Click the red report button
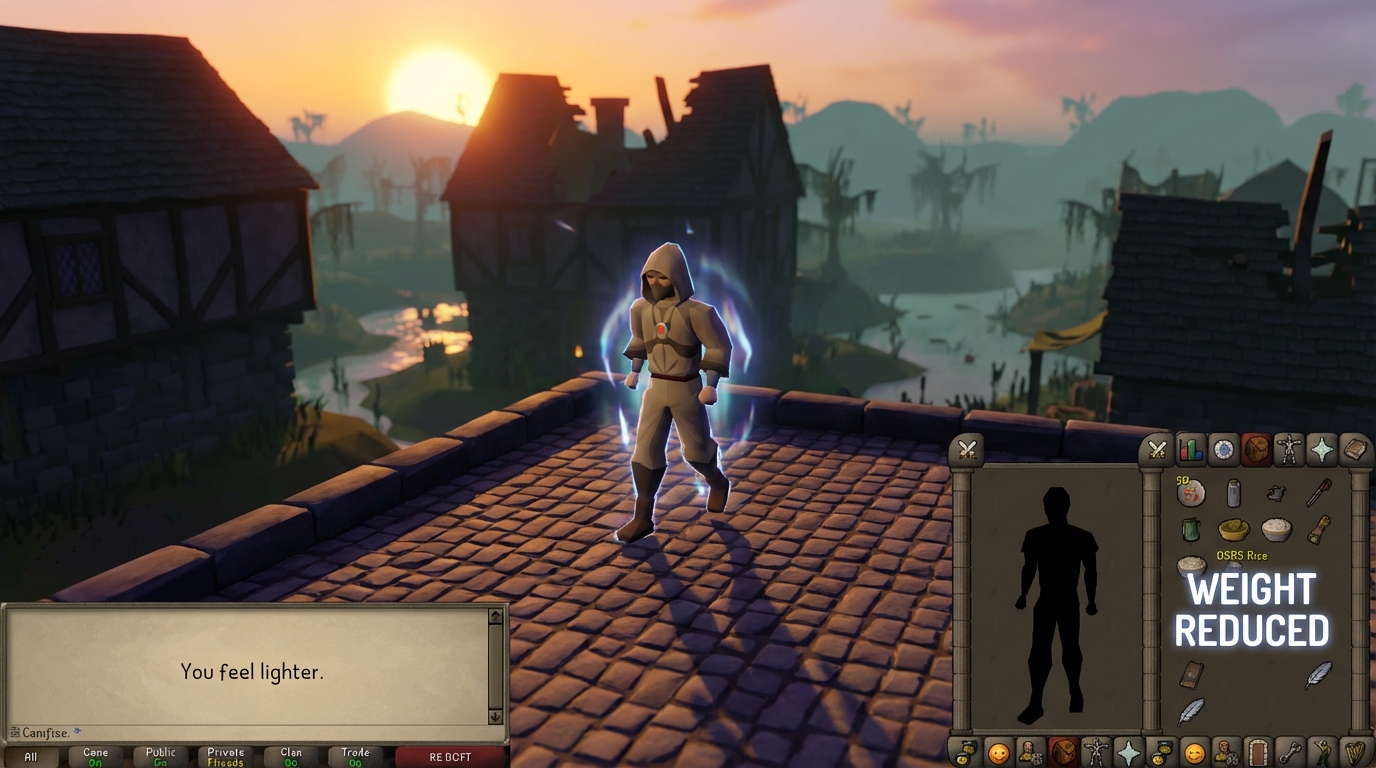1376x768 pixels. click(450, 757)
